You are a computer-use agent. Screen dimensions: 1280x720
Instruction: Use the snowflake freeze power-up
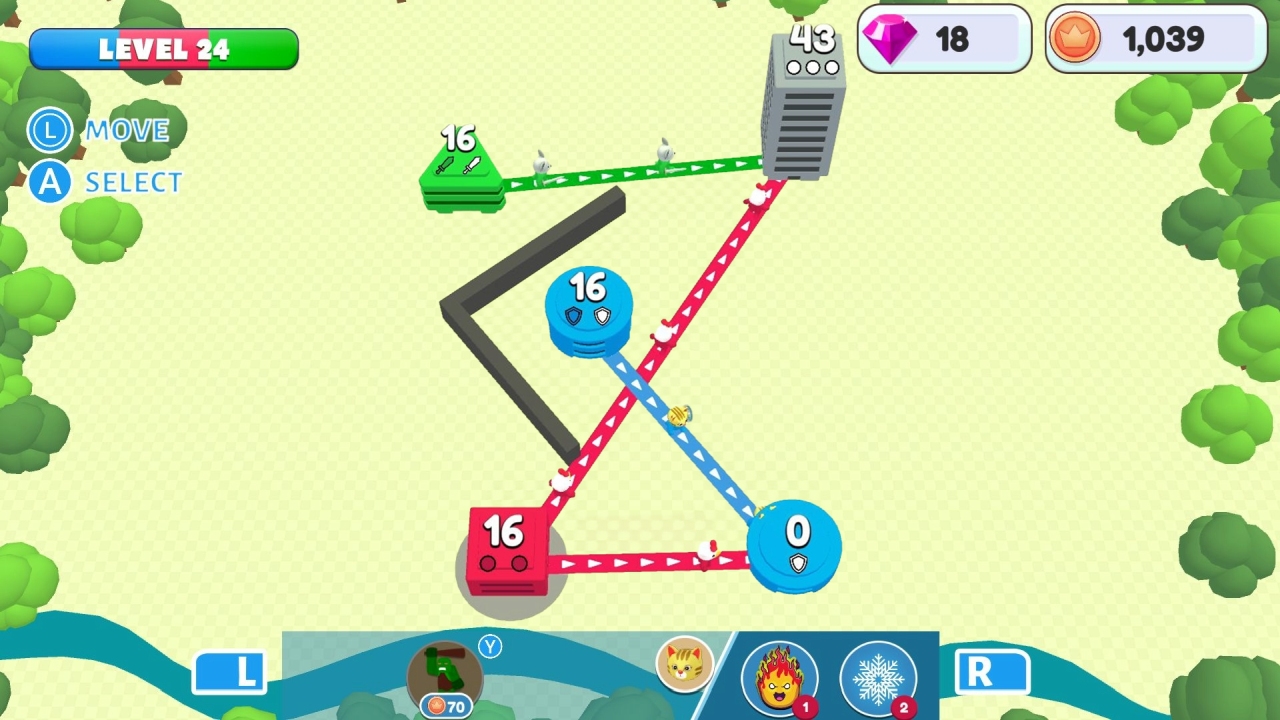[x=879, y=676]
